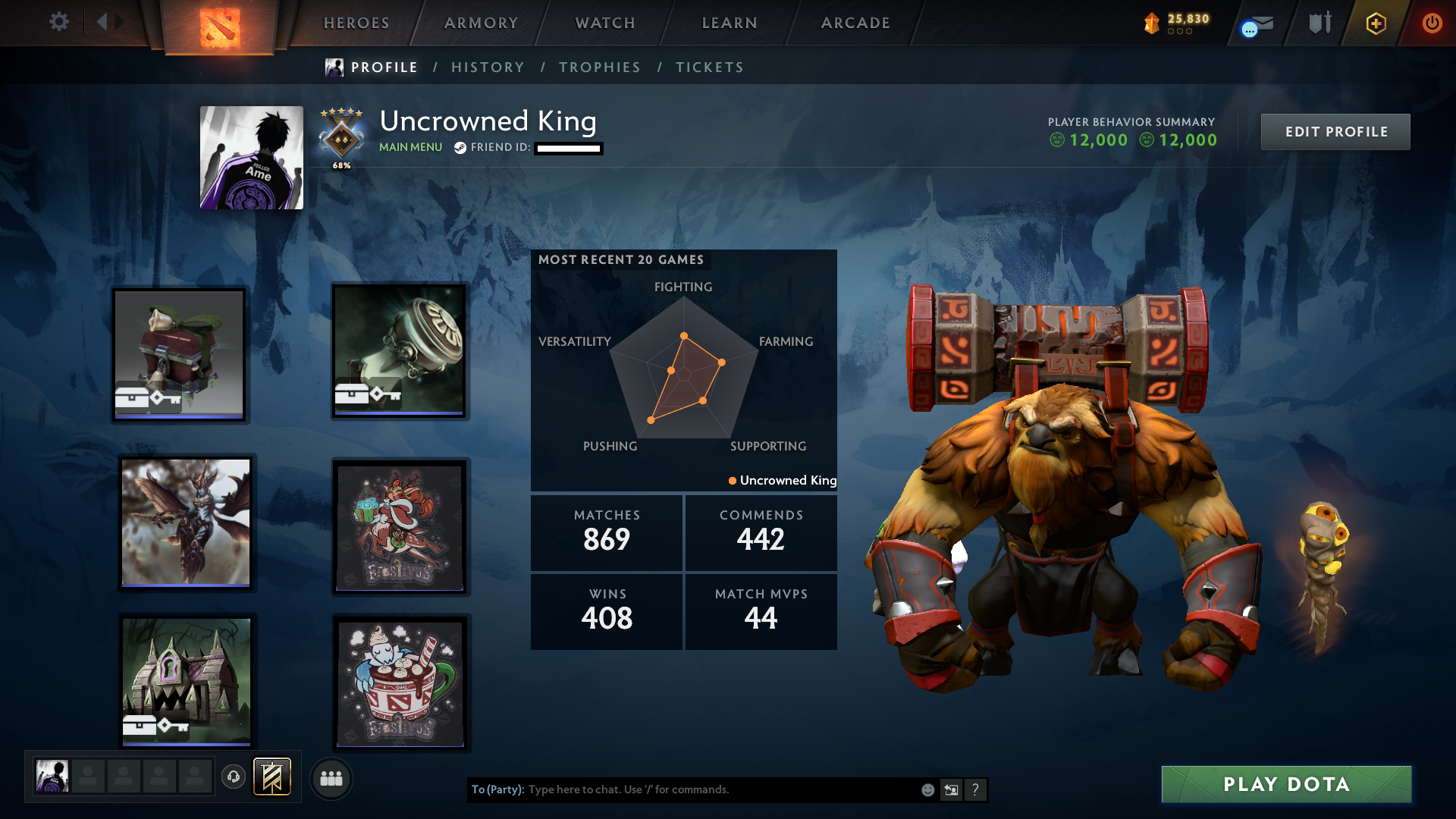
Task: Open the Armory menu
Action: click(x=481, y=23)
